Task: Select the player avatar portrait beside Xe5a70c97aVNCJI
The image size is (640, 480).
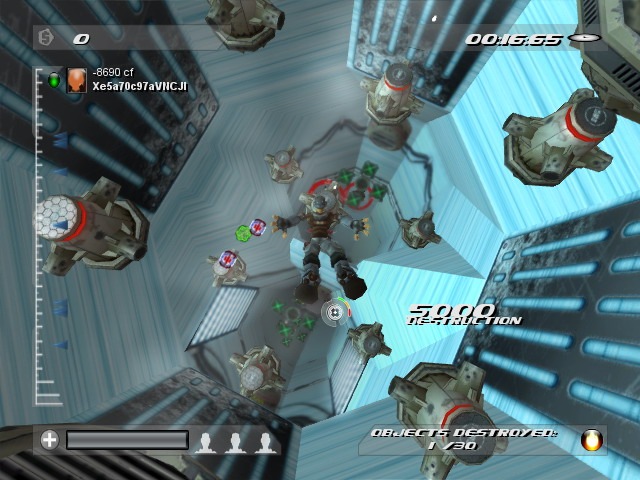Action: click(76, 81)
